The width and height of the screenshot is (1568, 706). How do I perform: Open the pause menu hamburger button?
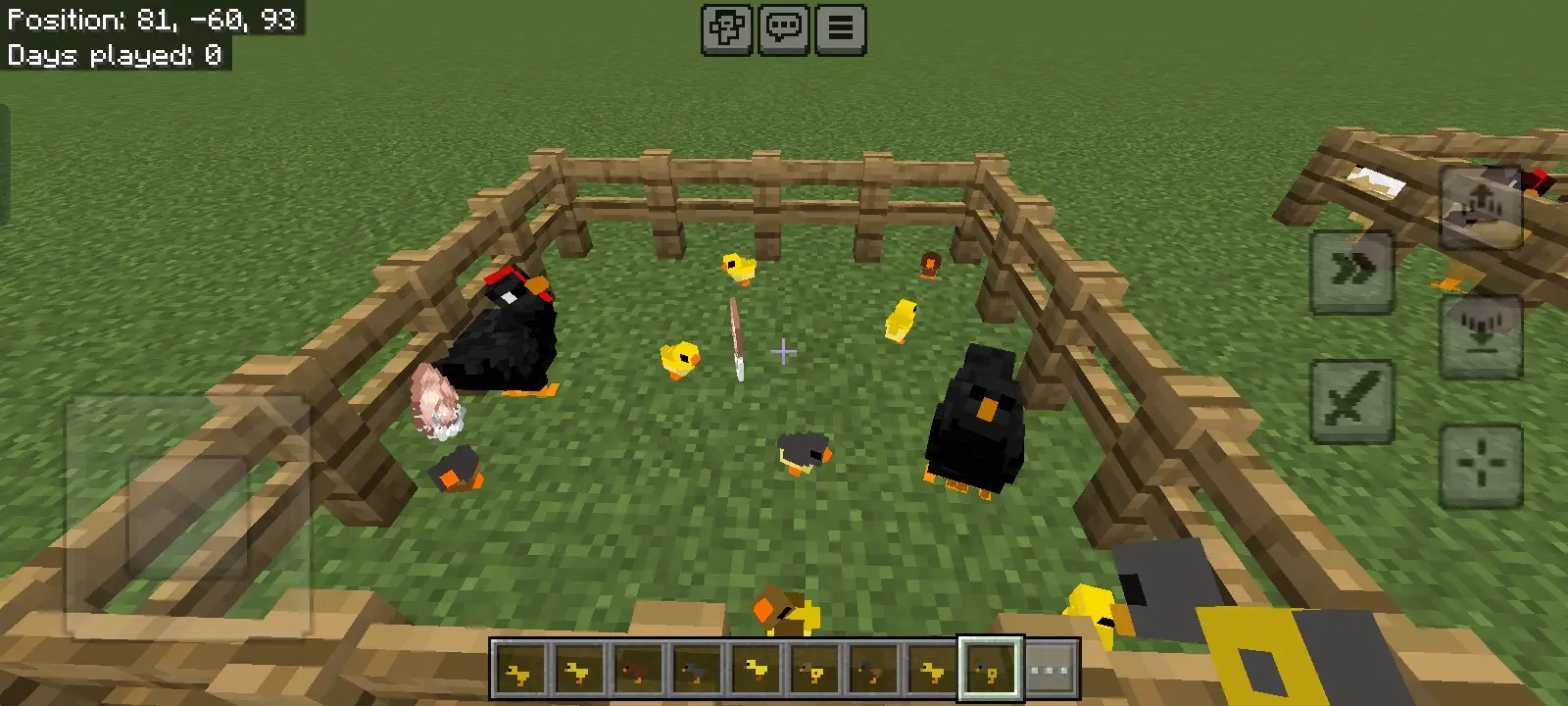coord(840,29)
